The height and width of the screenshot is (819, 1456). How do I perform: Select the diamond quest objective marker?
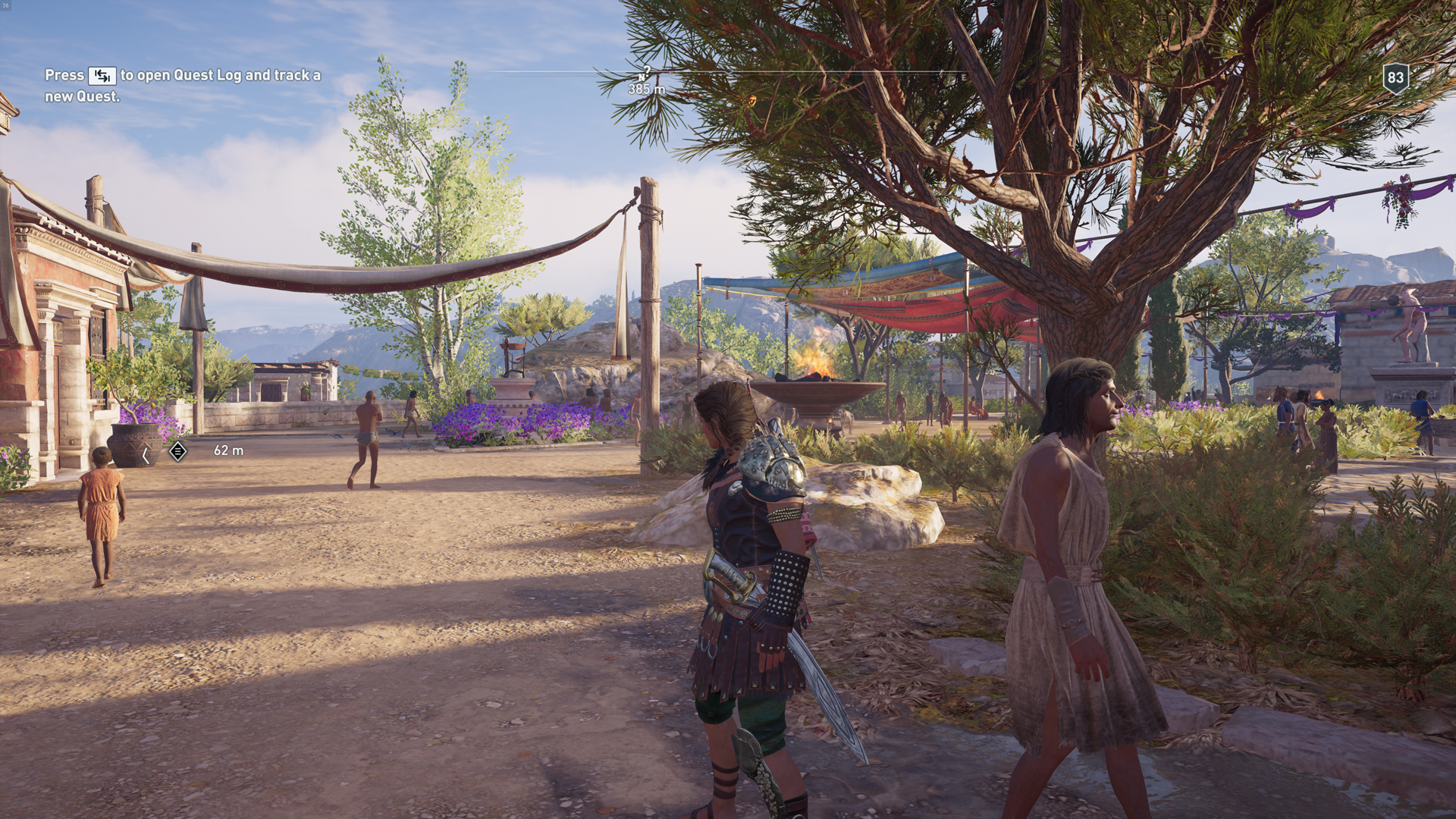point(177,451)
